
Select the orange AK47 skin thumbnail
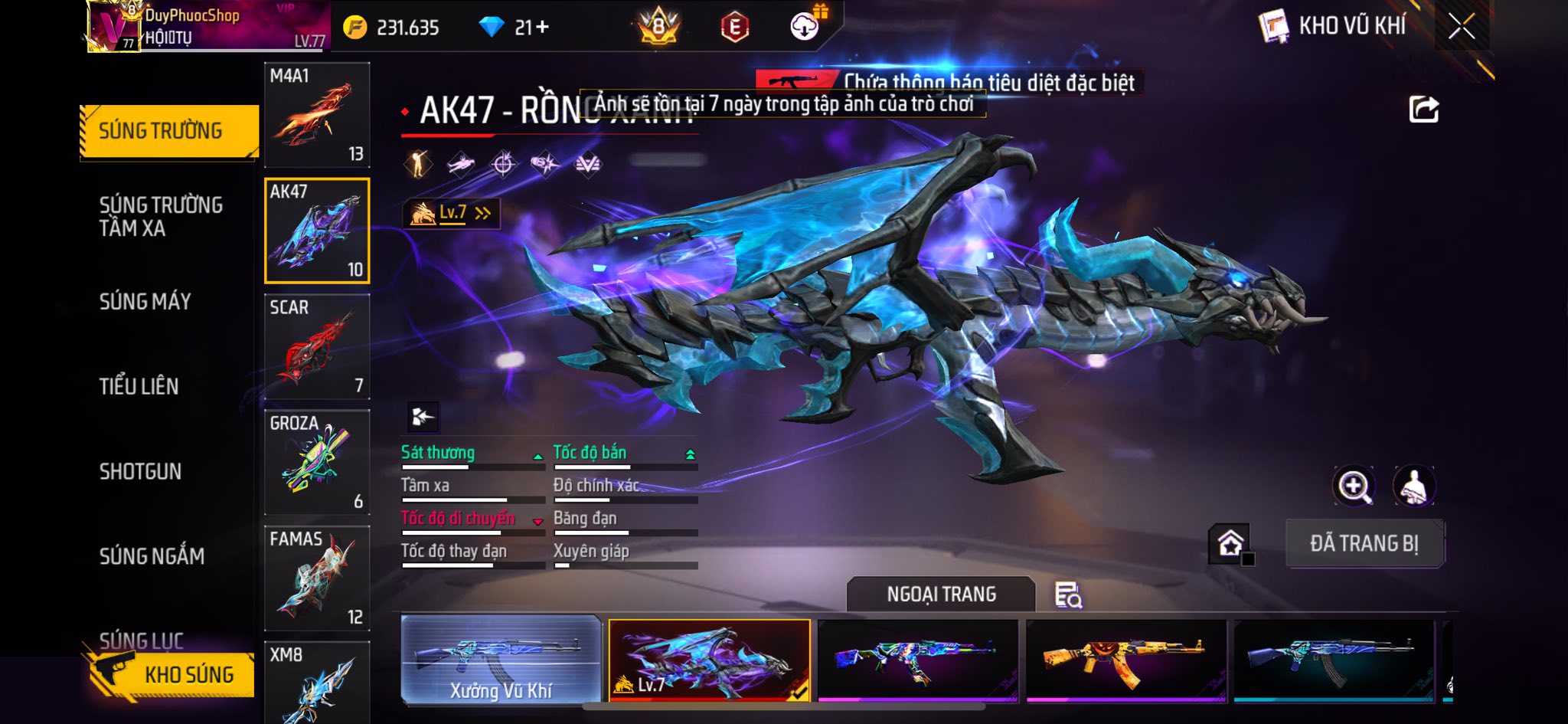(x=1125, y=660)
